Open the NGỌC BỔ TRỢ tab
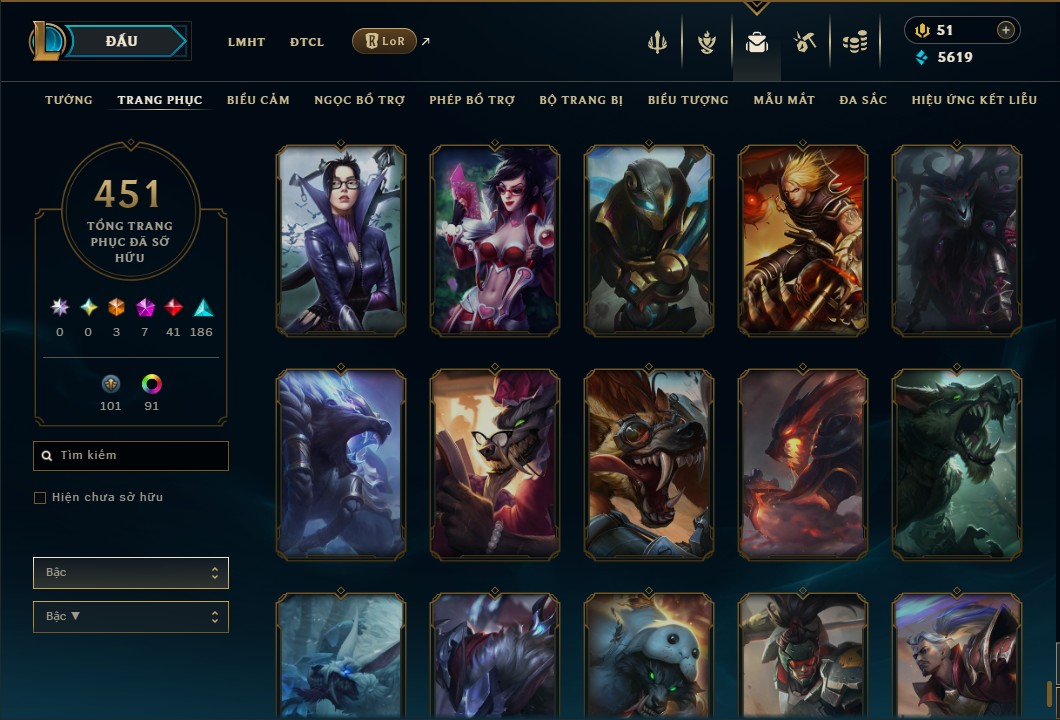The height and width of the screenshot is (720, 1060). 359,100
